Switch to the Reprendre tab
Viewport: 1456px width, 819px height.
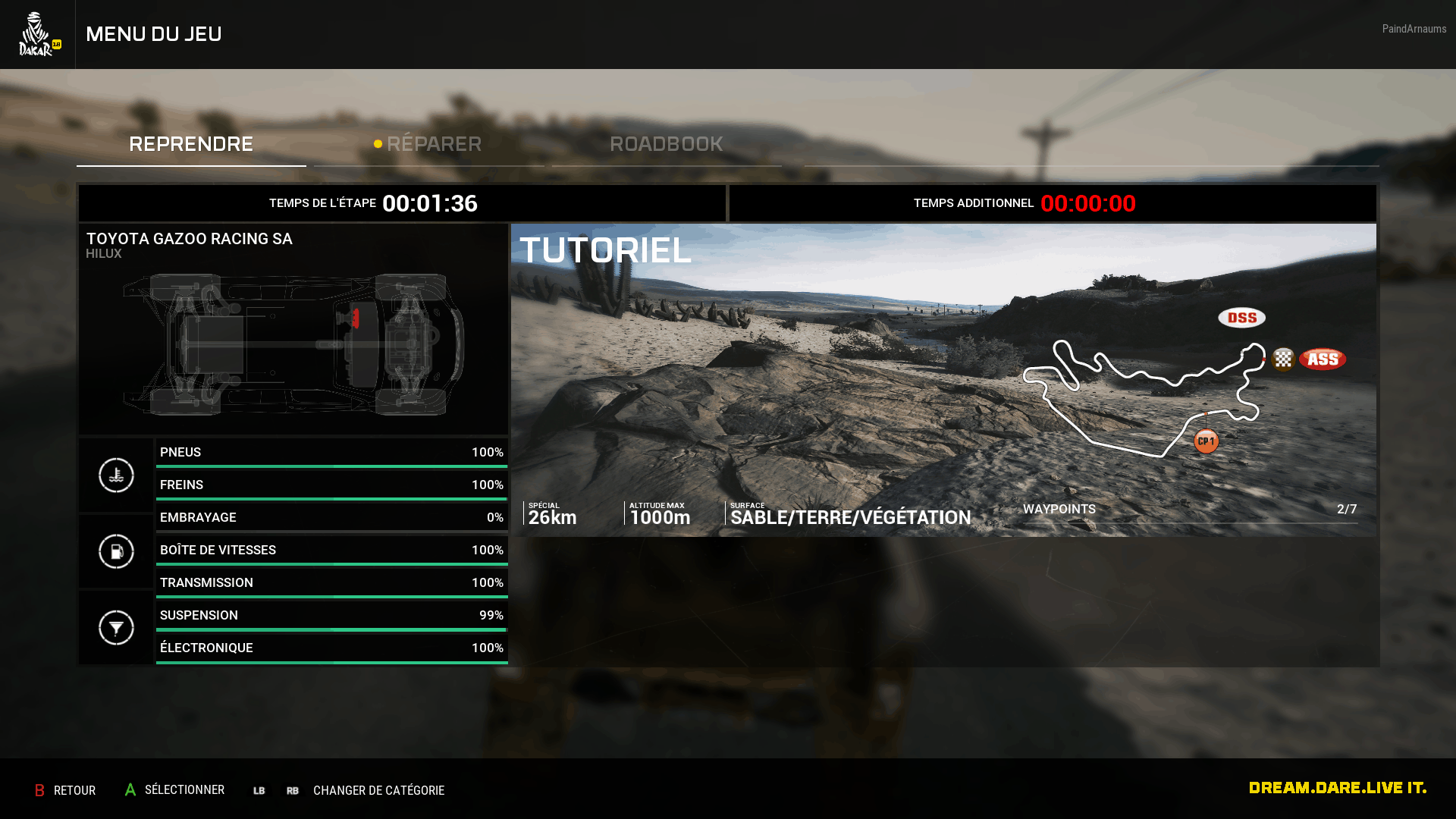coord(191,144)
